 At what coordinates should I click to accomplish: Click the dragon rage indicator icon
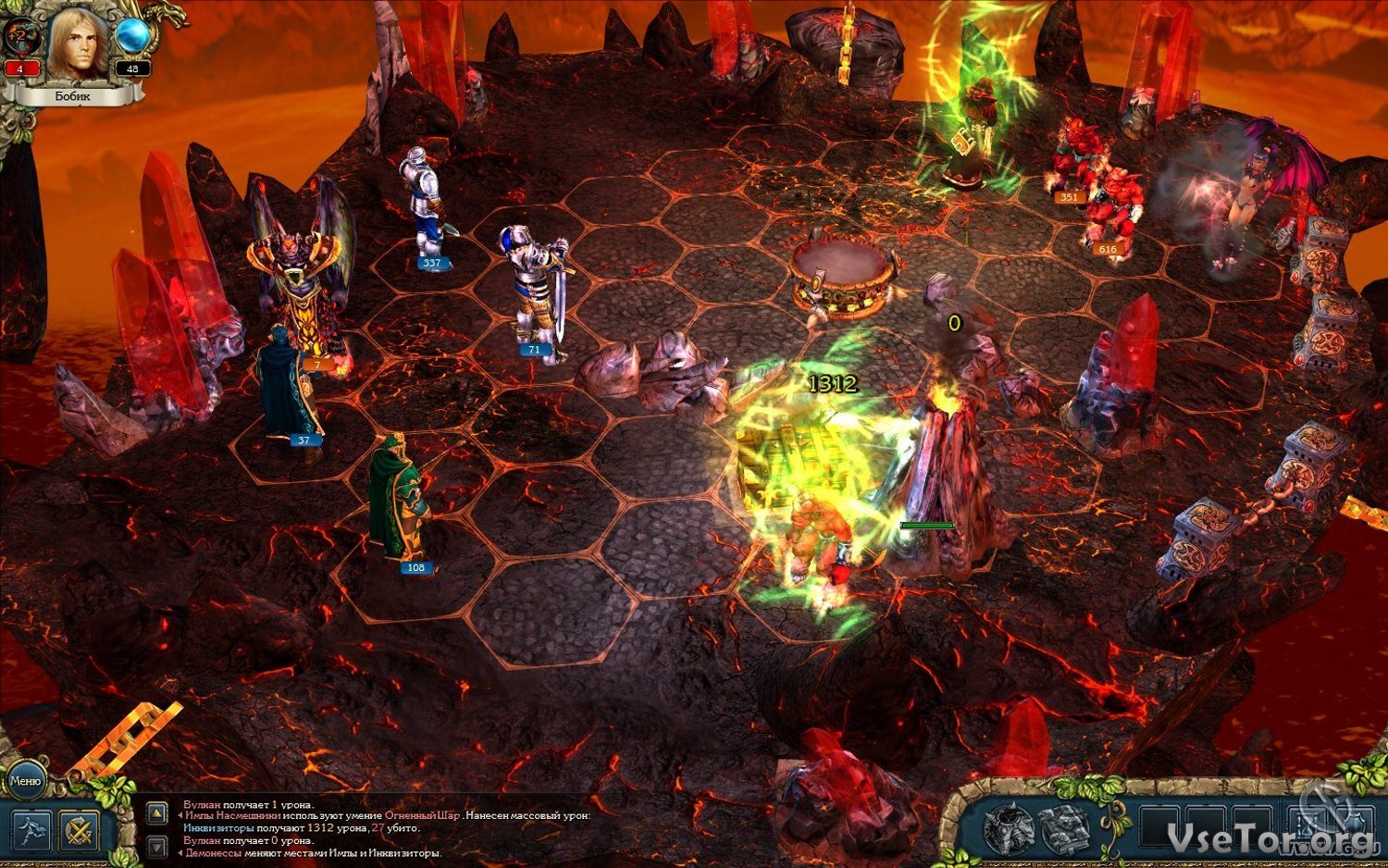click(20, 39)
